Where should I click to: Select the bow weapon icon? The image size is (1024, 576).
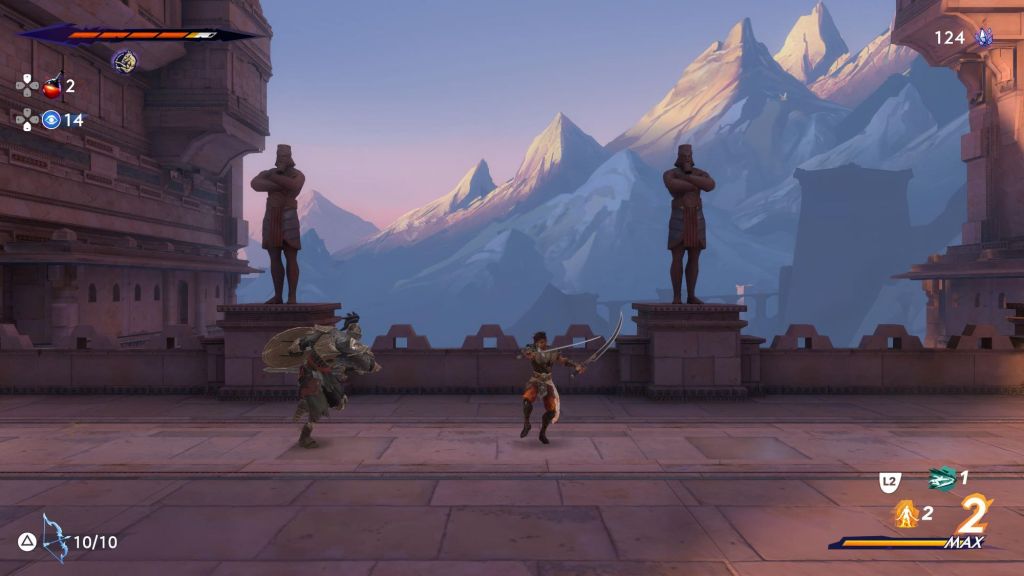pyautogui.click(x=54, y=538)
